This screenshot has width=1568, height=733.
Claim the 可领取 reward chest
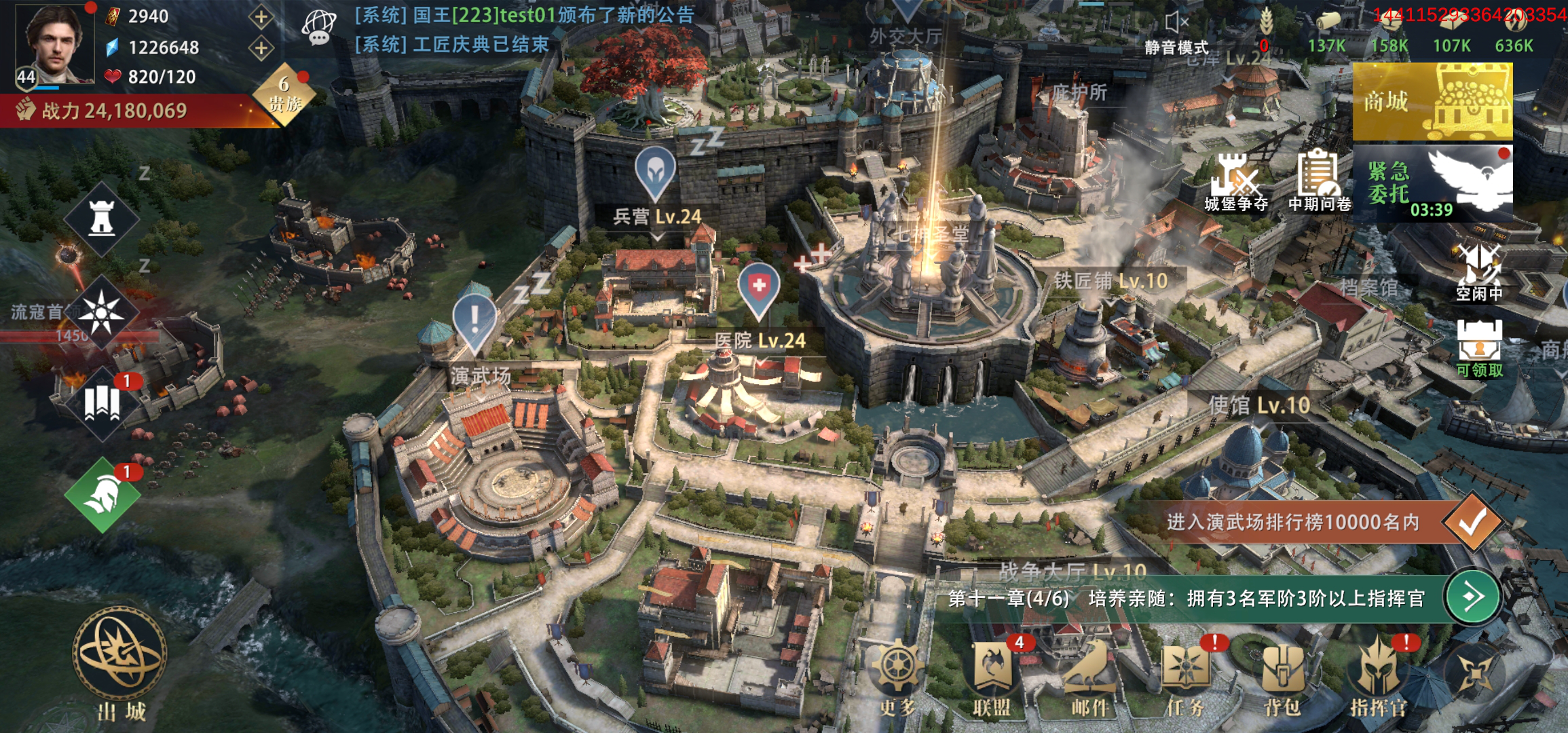(1479, 347)
